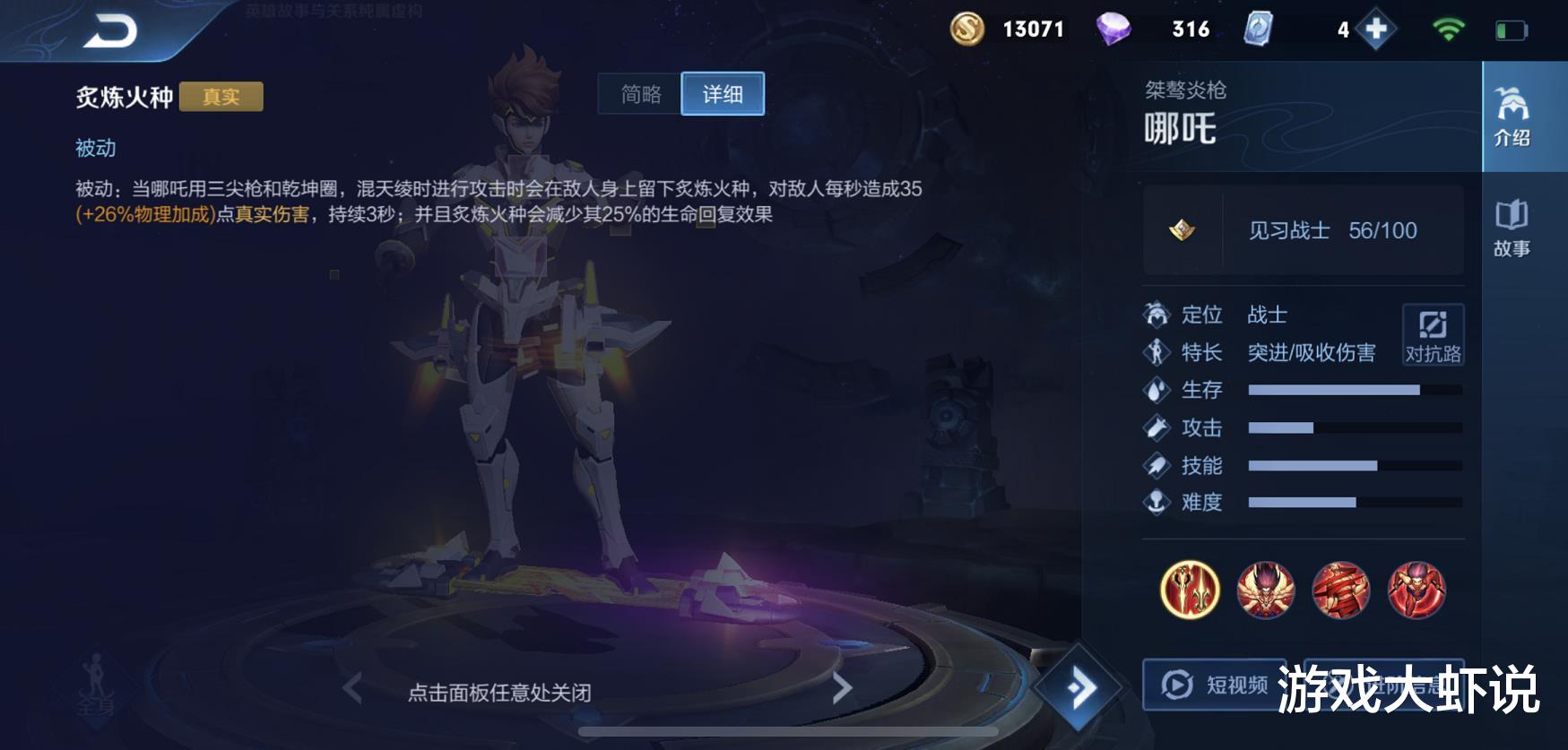Click the 见习战士 proficiency badge icon
The height and width of the screenshot is (750, 1568).
(1182, 230)
